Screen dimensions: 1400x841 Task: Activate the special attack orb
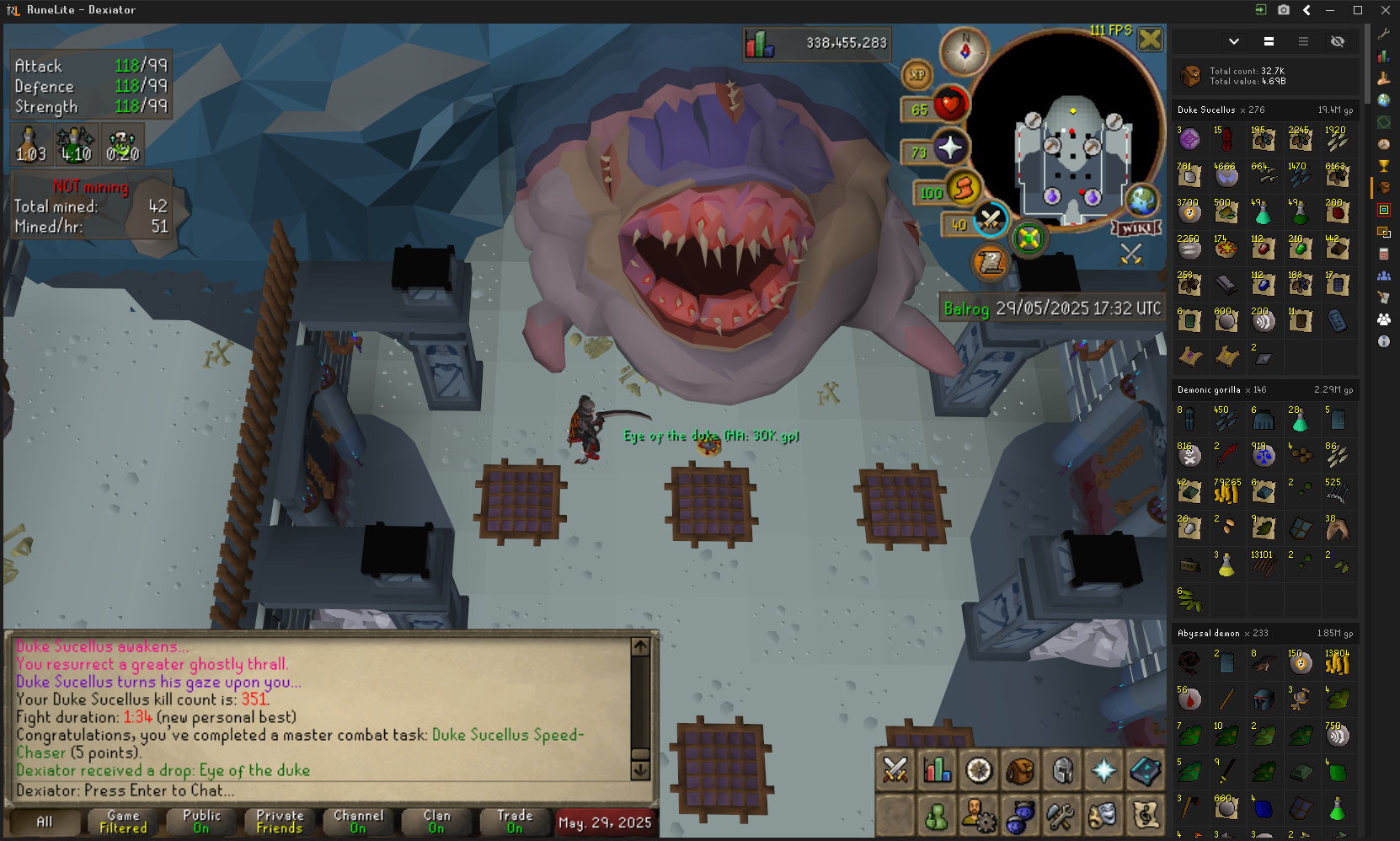tap(991, 220)
